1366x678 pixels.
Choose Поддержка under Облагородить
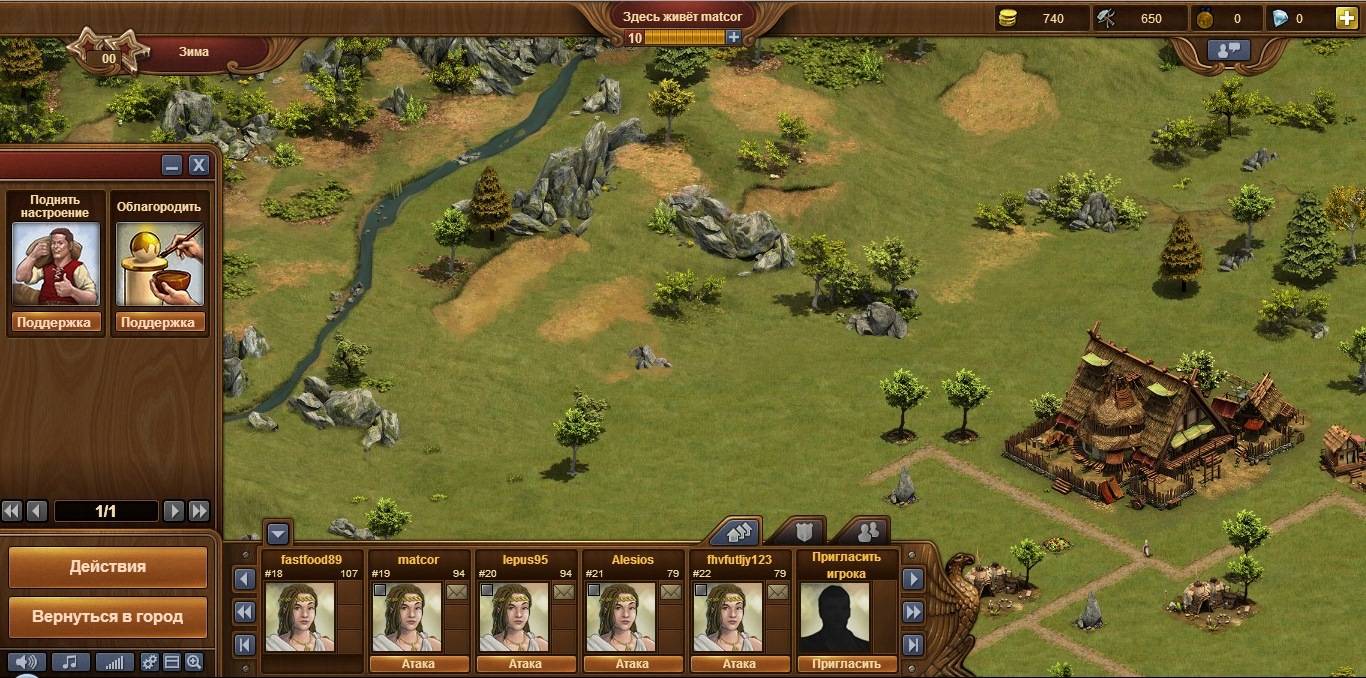pos(160,322)
